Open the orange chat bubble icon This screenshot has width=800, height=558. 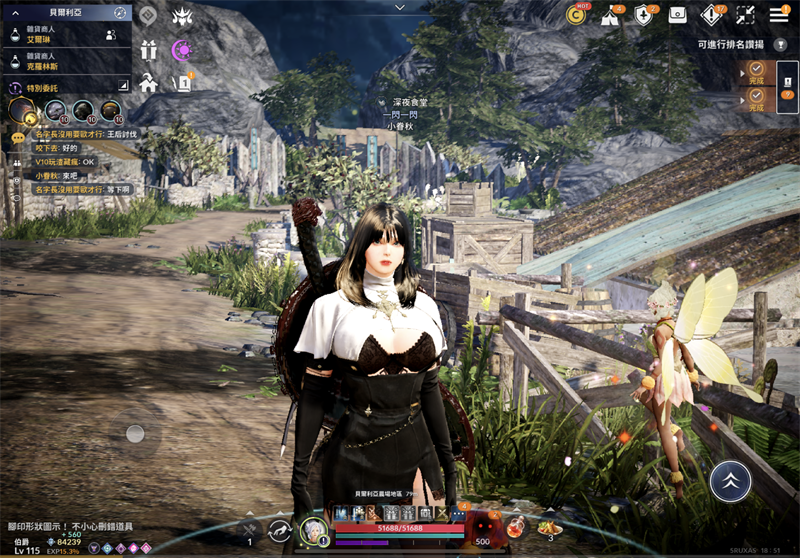[18, 138]
